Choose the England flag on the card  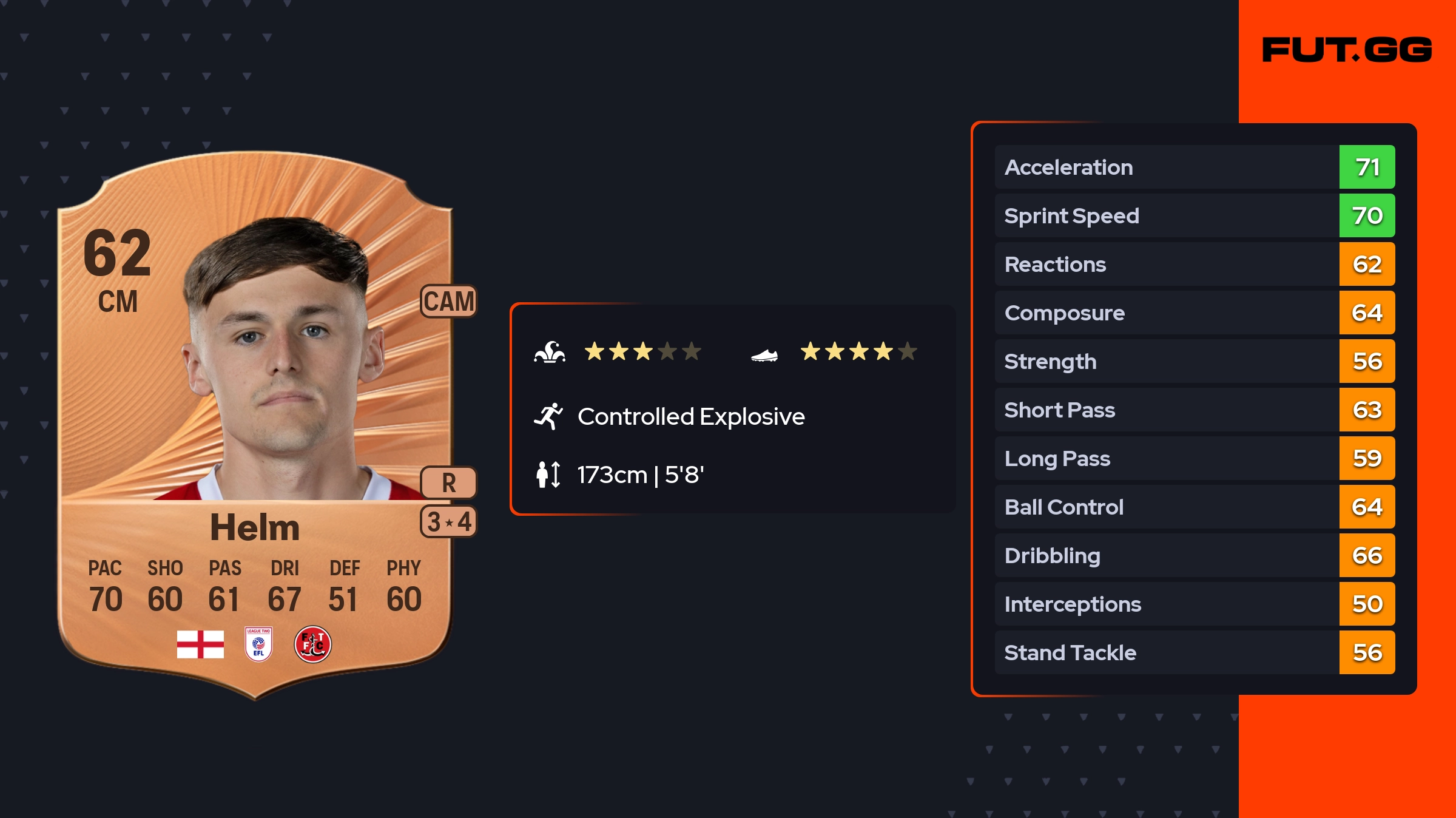[200, 644]
